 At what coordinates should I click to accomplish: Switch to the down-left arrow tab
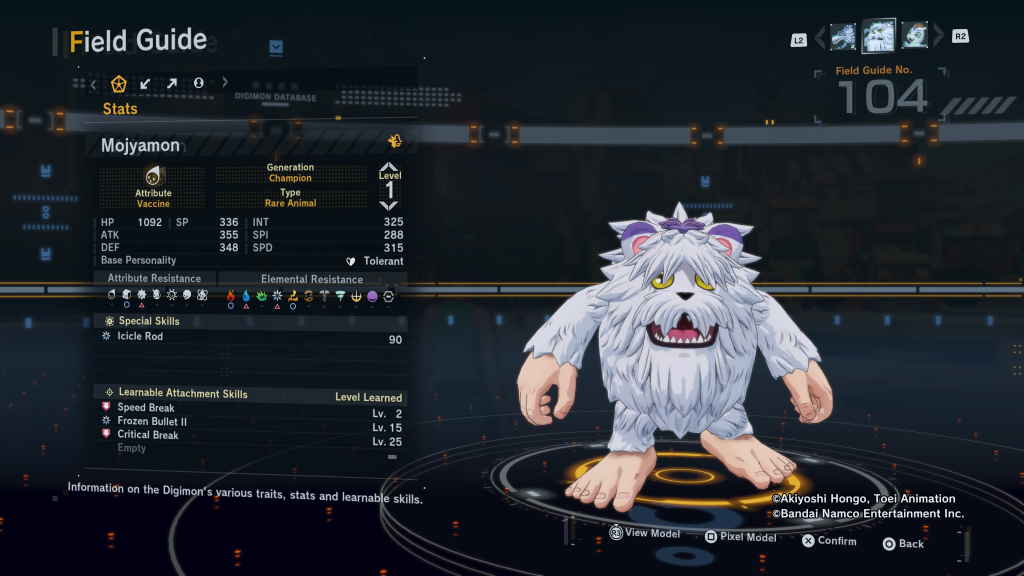point(146,83)
